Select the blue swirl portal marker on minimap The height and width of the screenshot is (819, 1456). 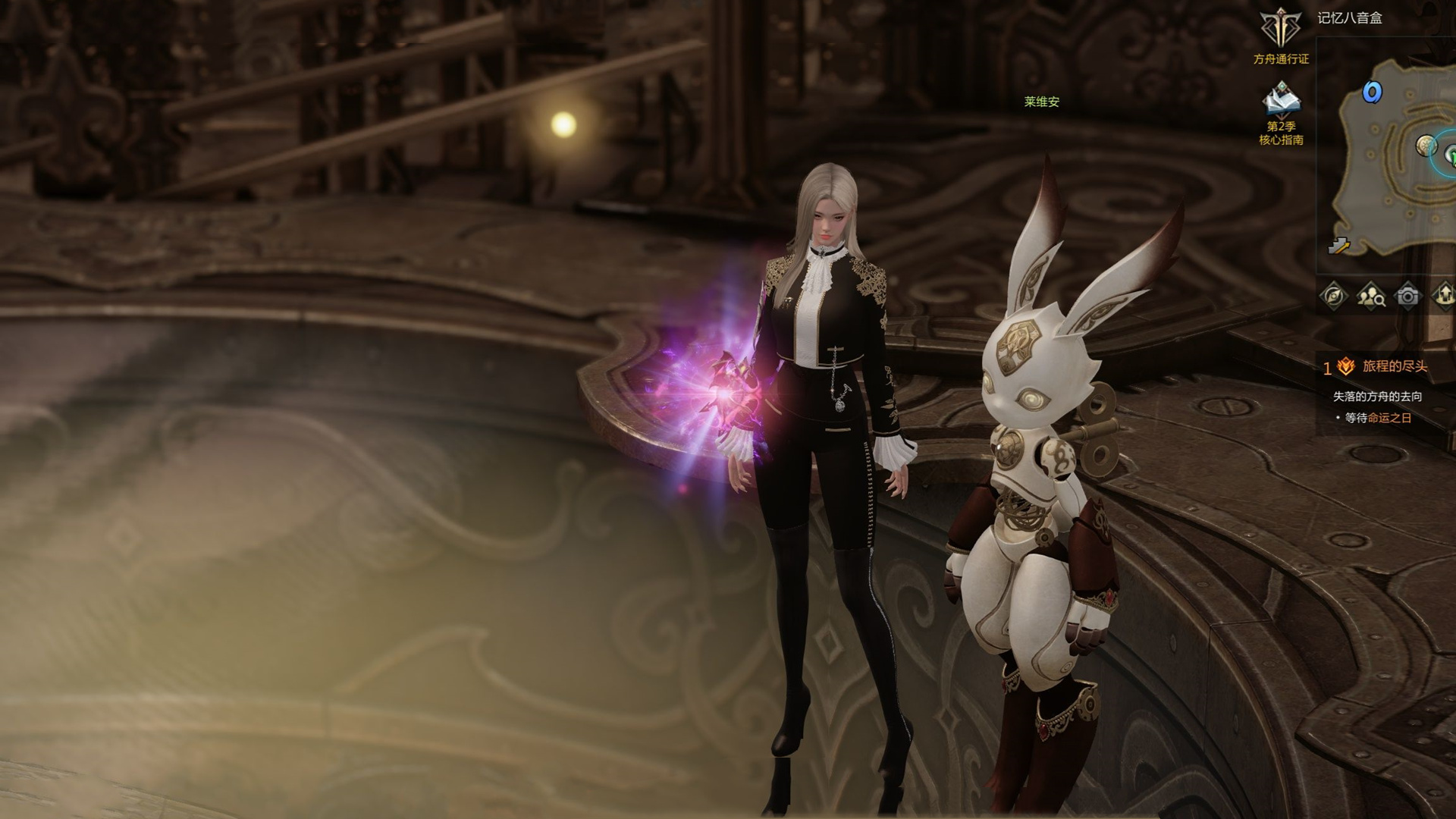[1372, 93]
